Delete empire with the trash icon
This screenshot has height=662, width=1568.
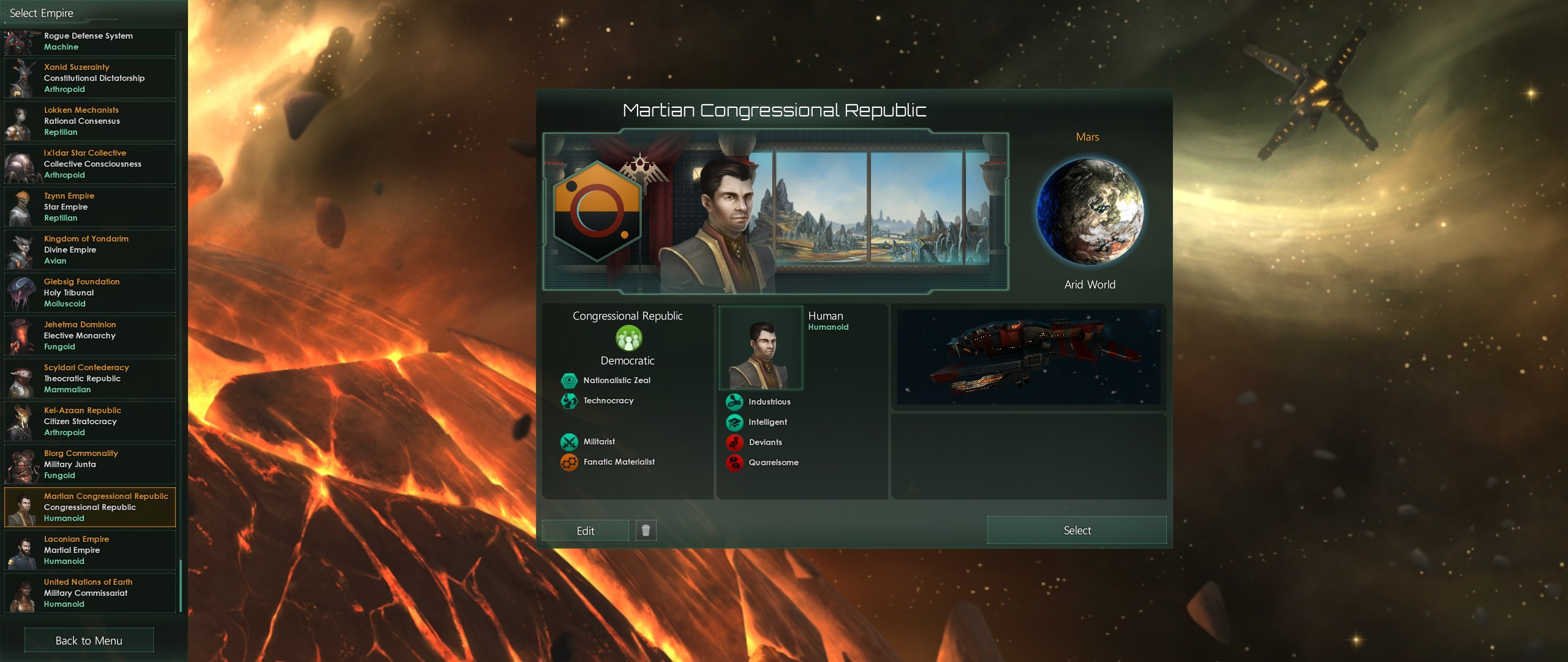point(646,530)
